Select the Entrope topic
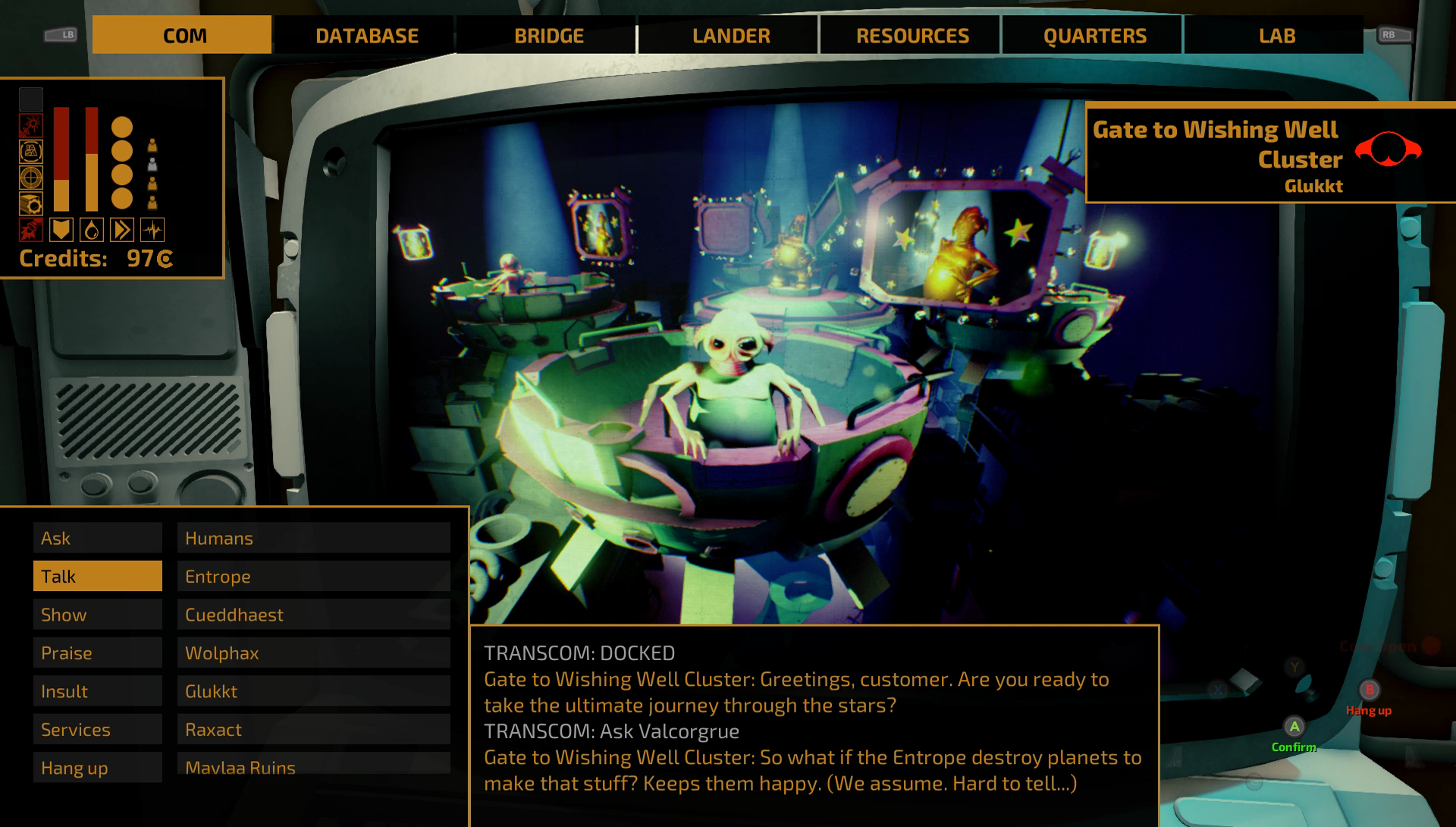This screenshot has width=1456, height=827. [x=314, y=577]
